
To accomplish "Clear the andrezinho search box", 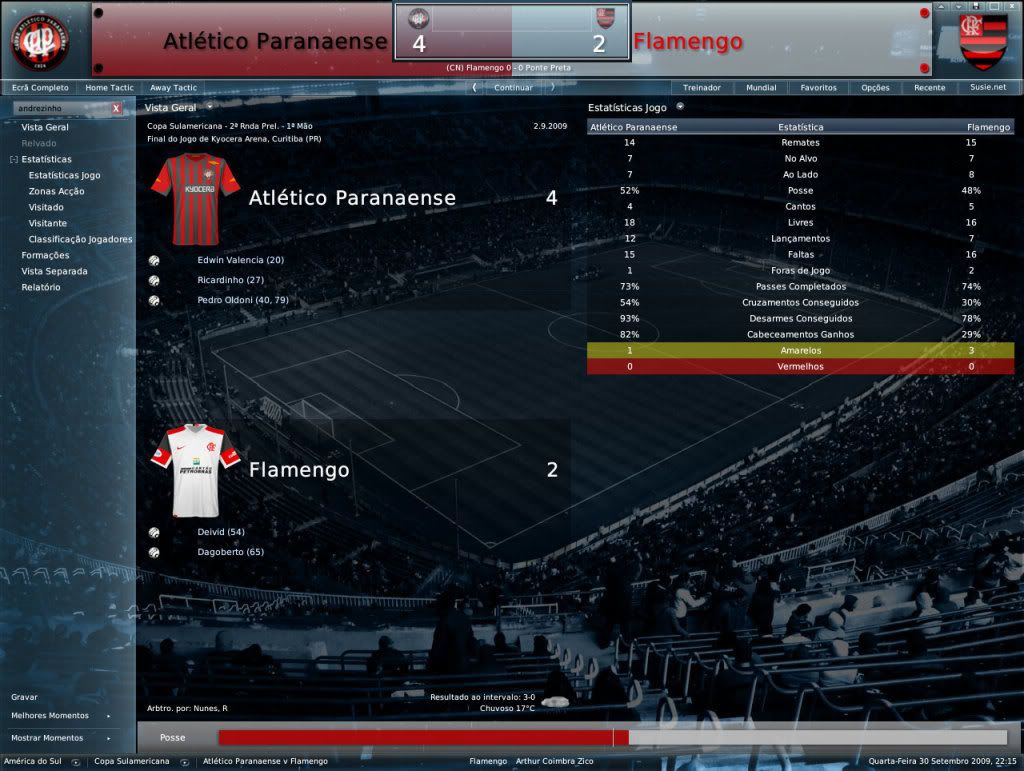I will pyautogui.click(x=116, y=108).
